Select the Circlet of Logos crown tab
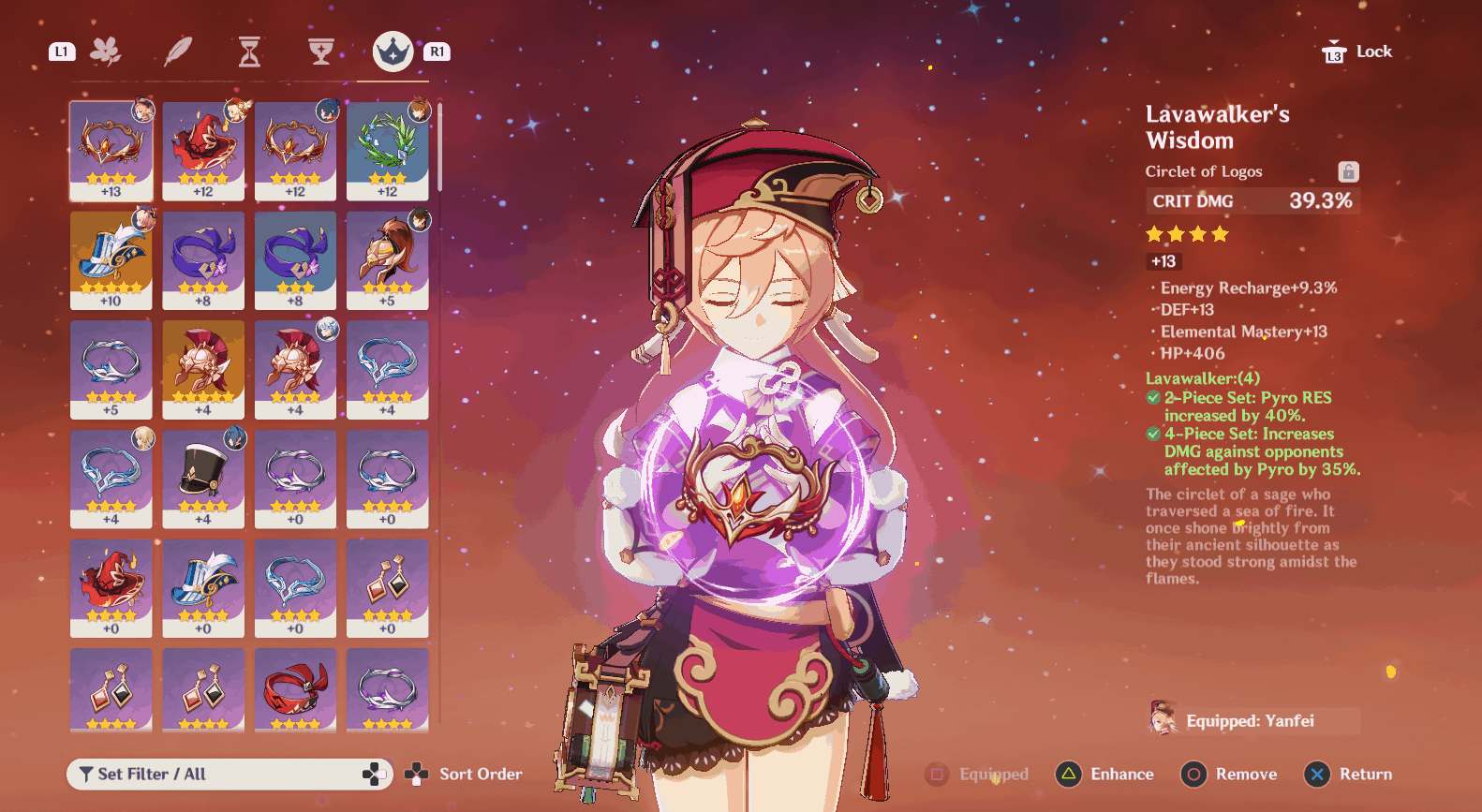Image resolution: width=1482 pixels, height=812 pixels. coord(393,52)
